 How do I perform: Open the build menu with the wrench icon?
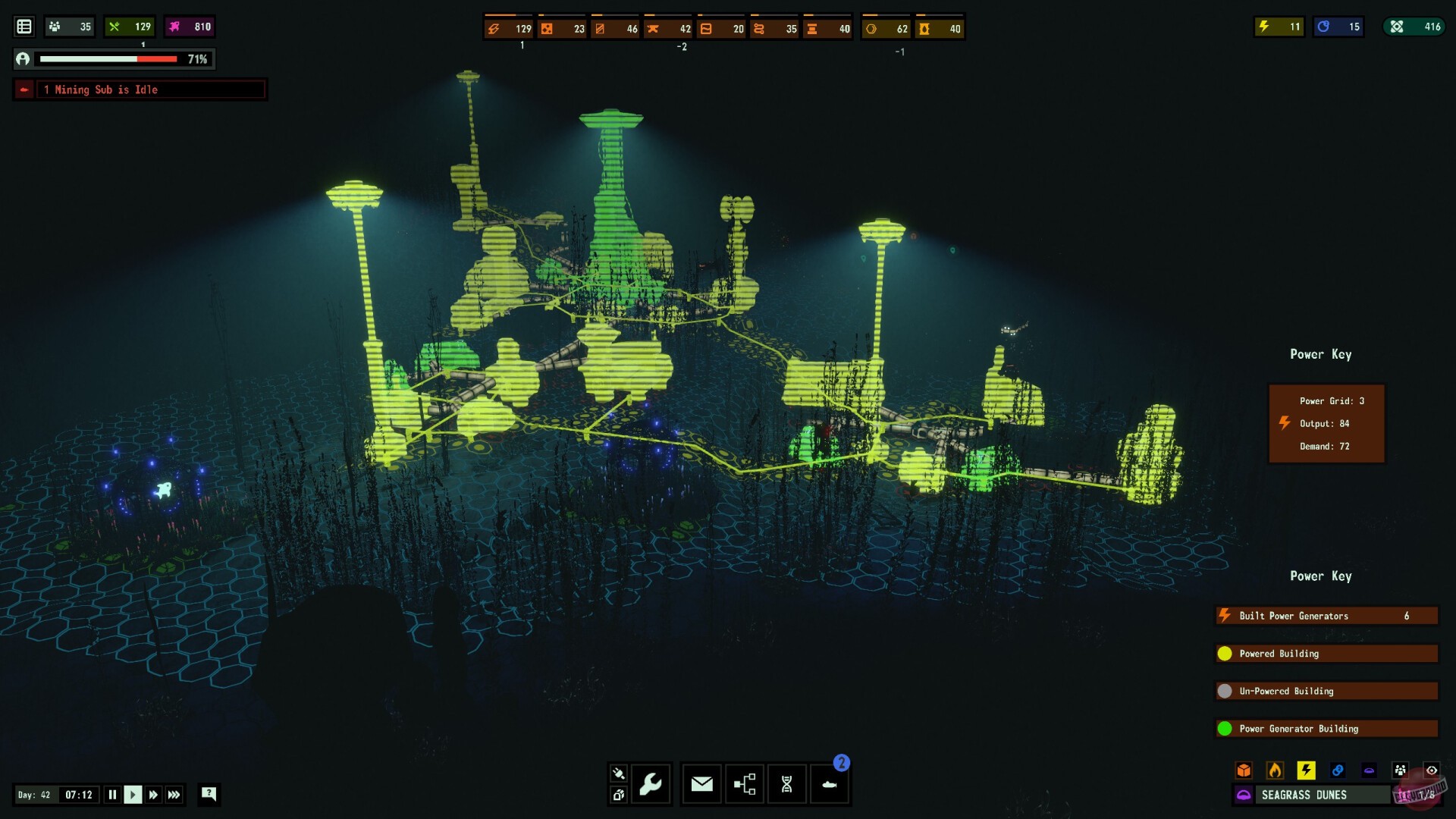click(651, 784)
